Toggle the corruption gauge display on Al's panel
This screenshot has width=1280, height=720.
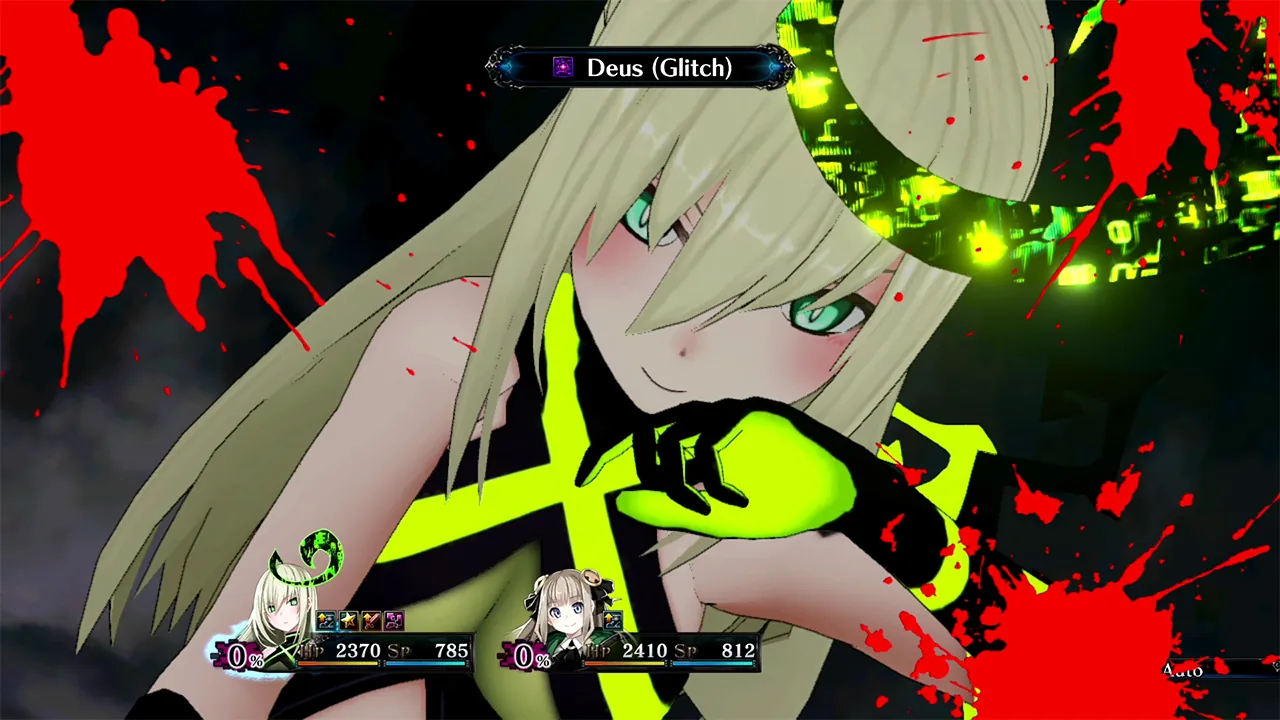pyautogui.click(x=238, y=656)
